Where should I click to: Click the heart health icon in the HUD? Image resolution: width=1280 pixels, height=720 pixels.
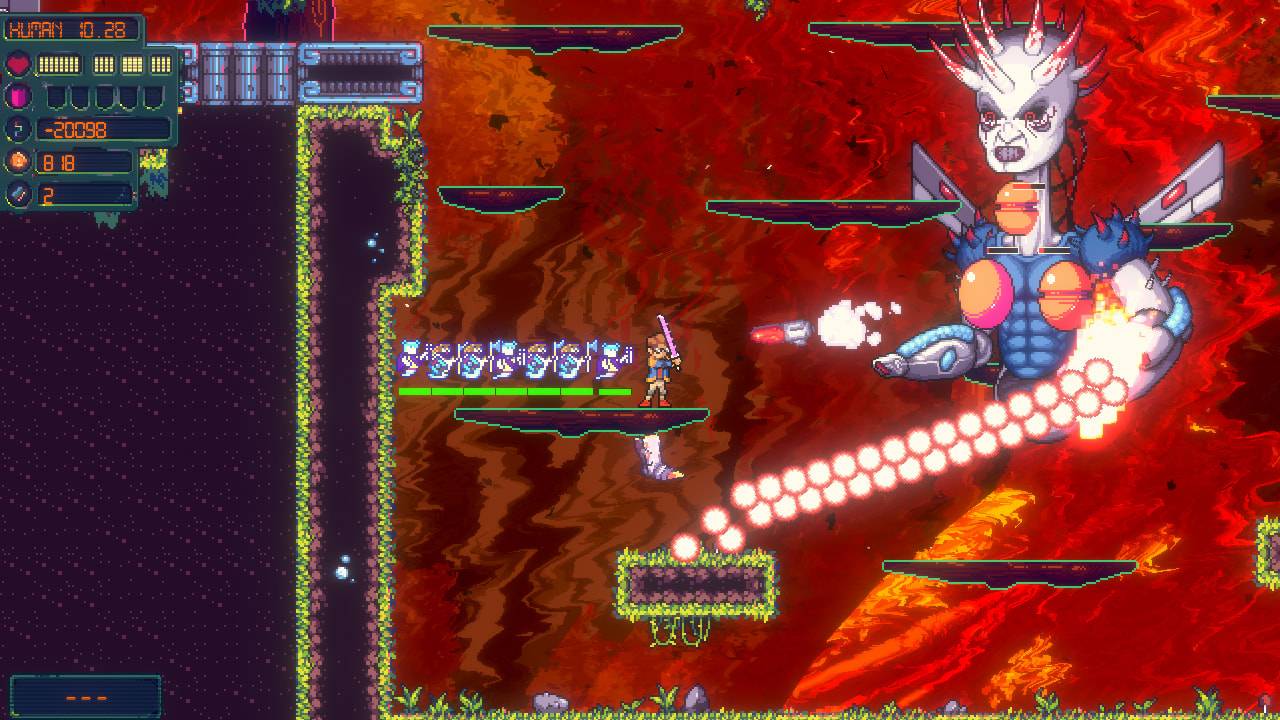tap(18, 62)
